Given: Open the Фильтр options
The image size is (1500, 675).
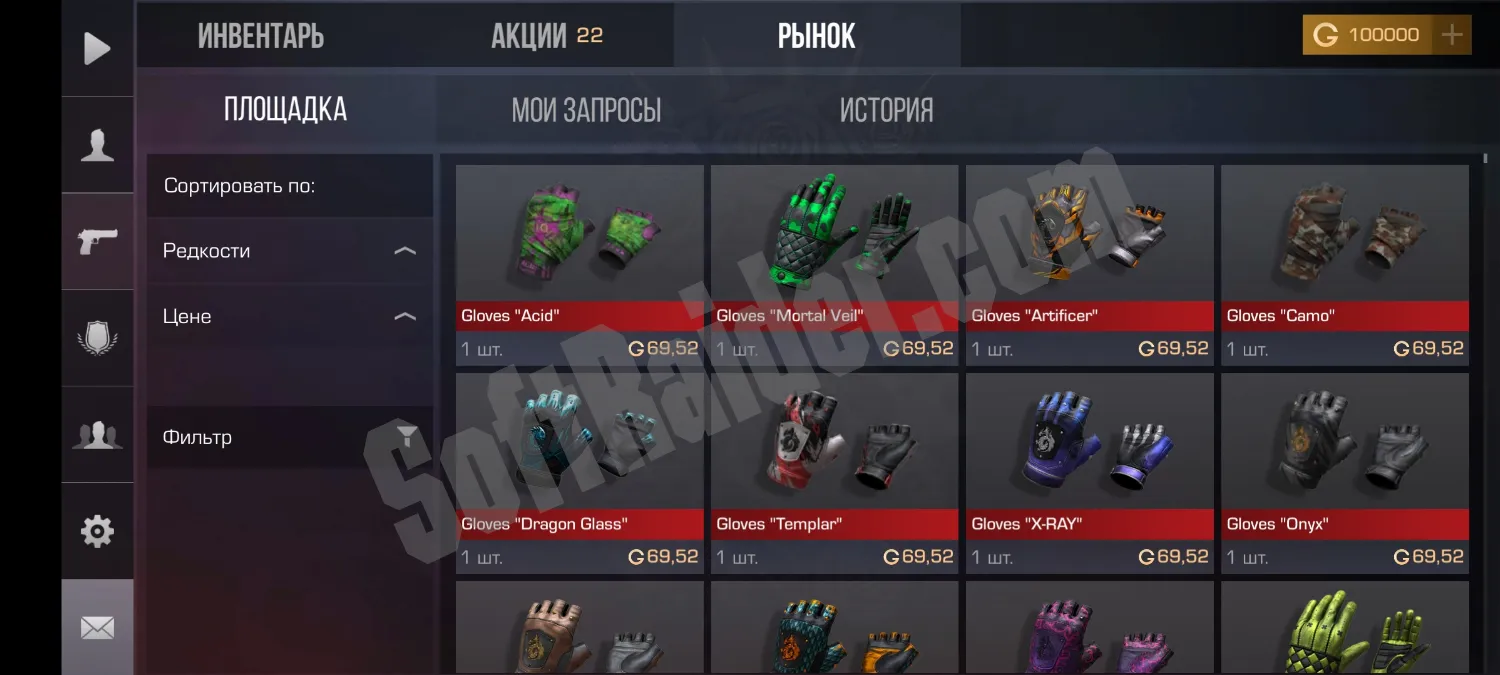Looking at the screenshot, I should [289, 437].
